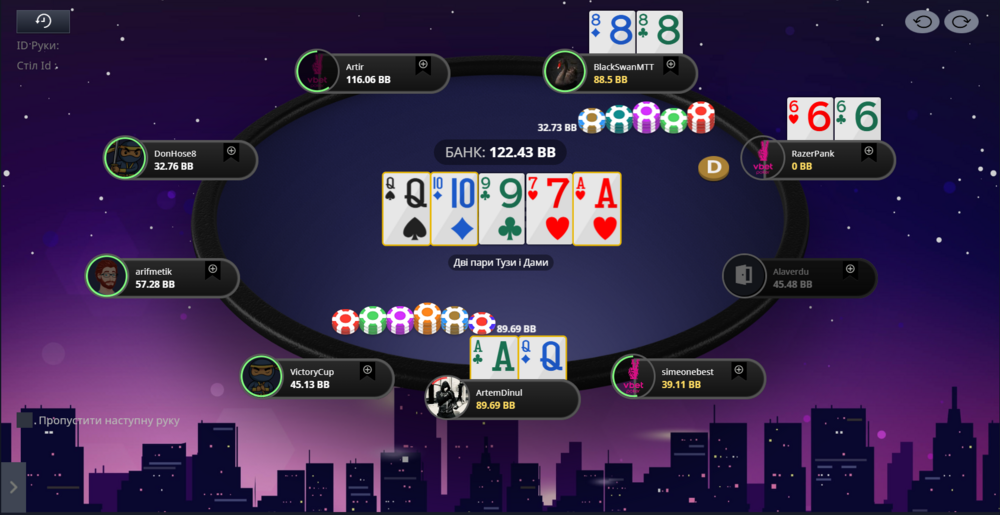Click the plus tag on Alaverdu's panel
Image resolution: width=1000 pixels, height=515 pixels.
pyautogui.click(x=850, y=270)
